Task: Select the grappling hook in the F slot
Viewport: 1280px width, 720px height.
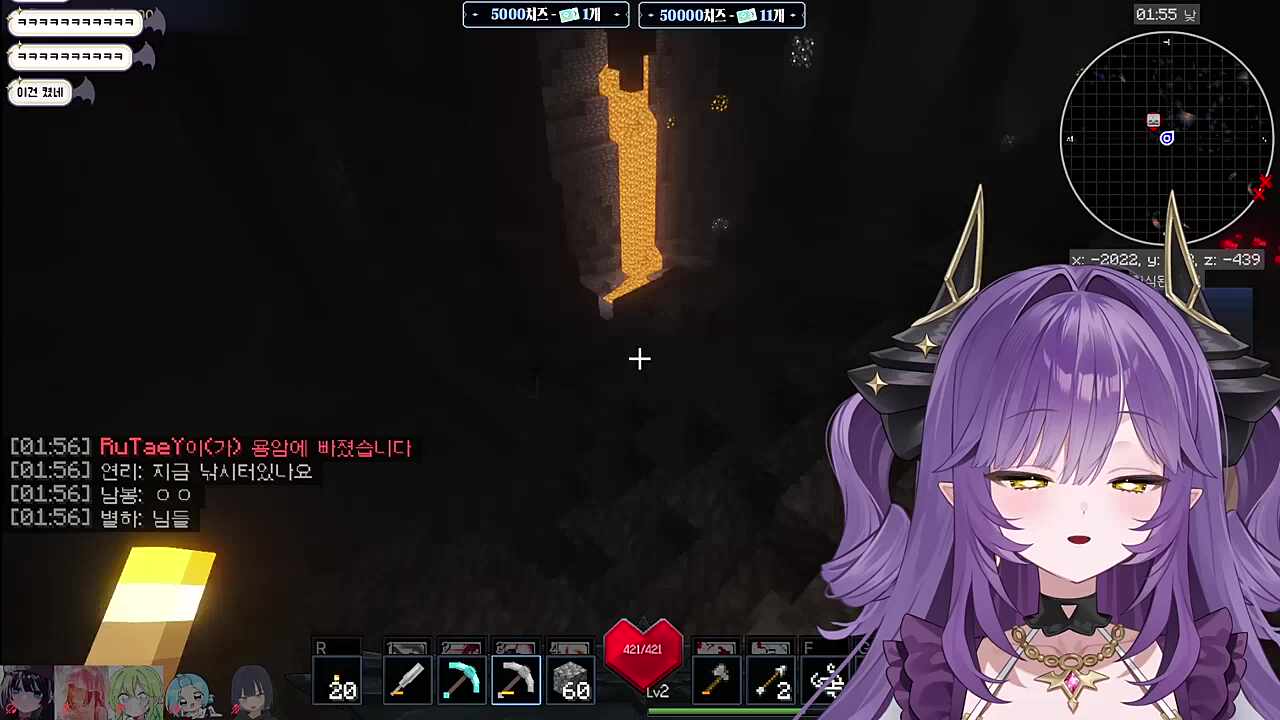Action: click(826, 680)
